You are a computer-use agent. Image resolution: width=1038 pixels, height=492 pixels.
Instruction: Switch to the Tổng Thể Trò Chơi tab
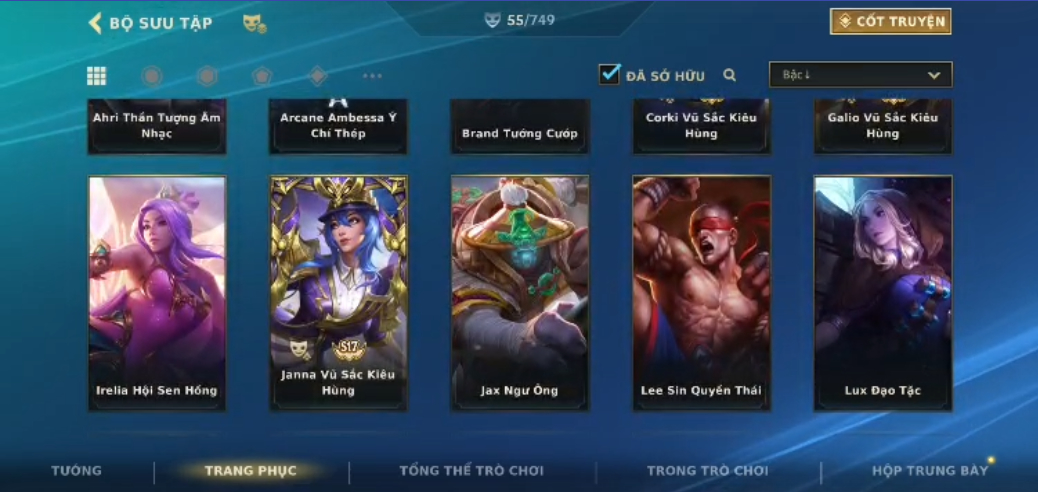click(471, 471)
